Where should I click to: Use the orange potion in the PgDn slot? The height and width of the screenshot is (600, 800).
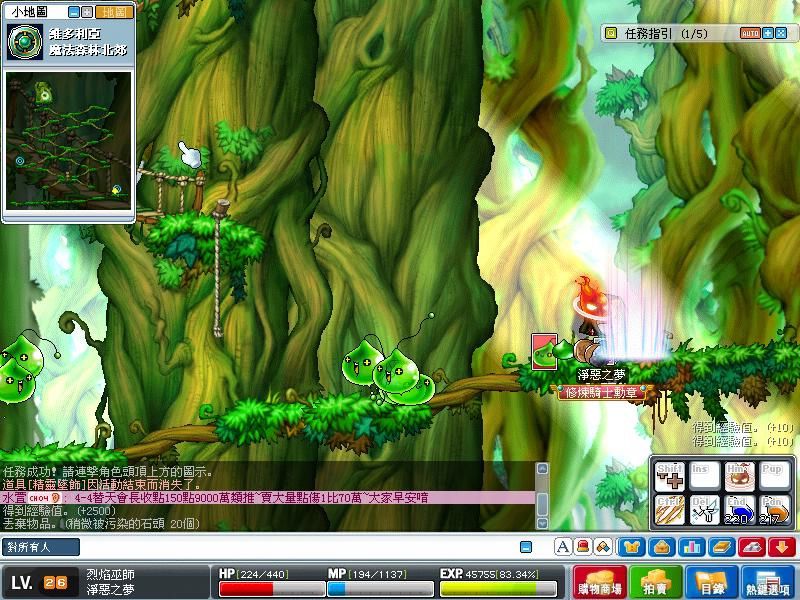[x=773, y=511]
